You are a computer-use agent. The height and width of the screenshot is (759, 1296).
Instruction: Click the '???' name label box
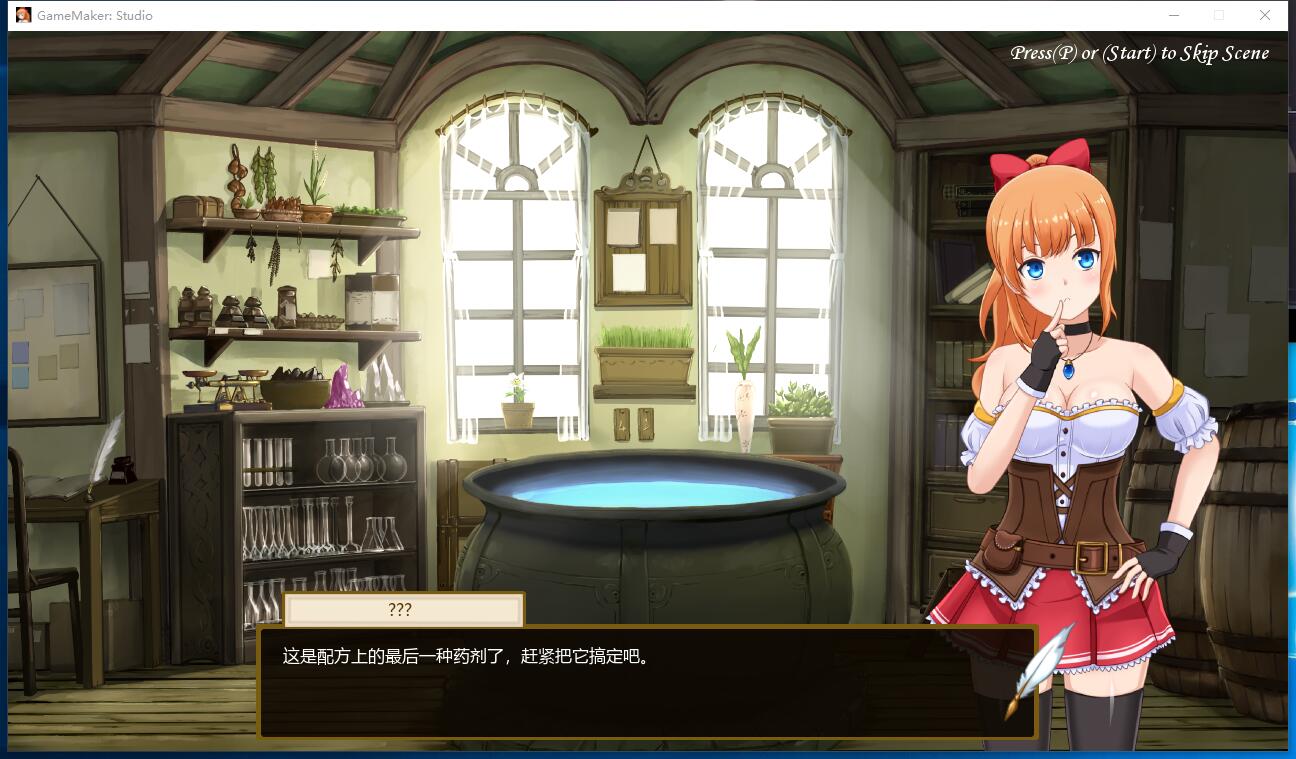[x=402, y=610]
